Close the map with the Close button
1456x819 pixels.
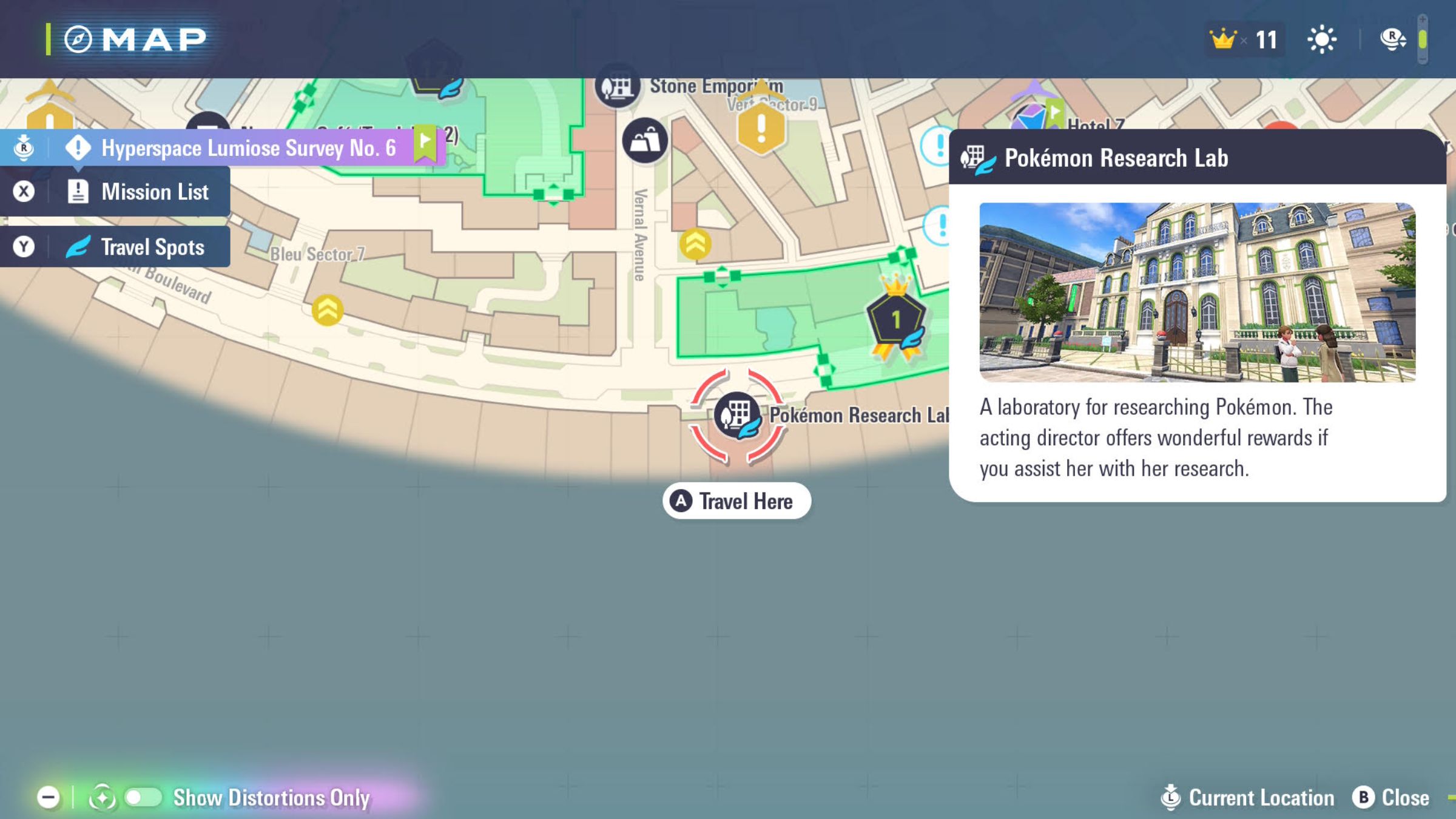1391,797
